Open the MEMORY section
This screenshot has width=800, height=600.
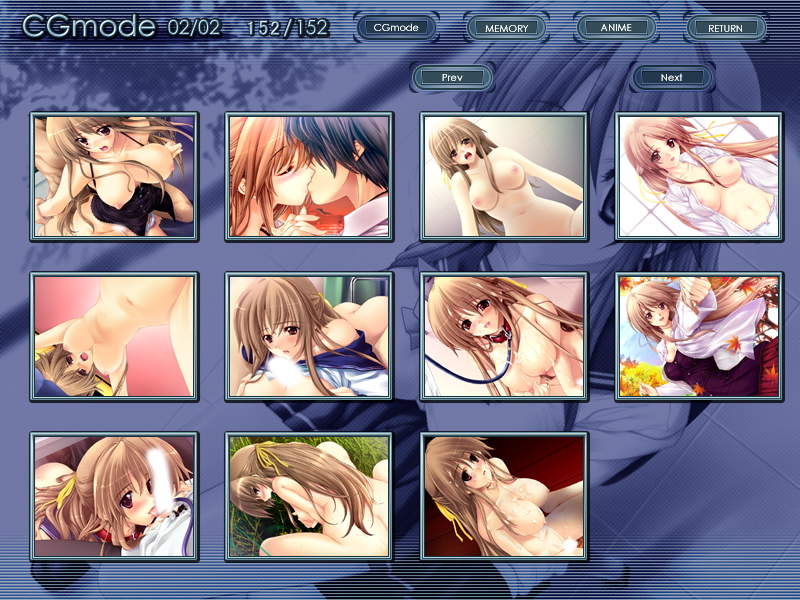[x=506, y=28]
